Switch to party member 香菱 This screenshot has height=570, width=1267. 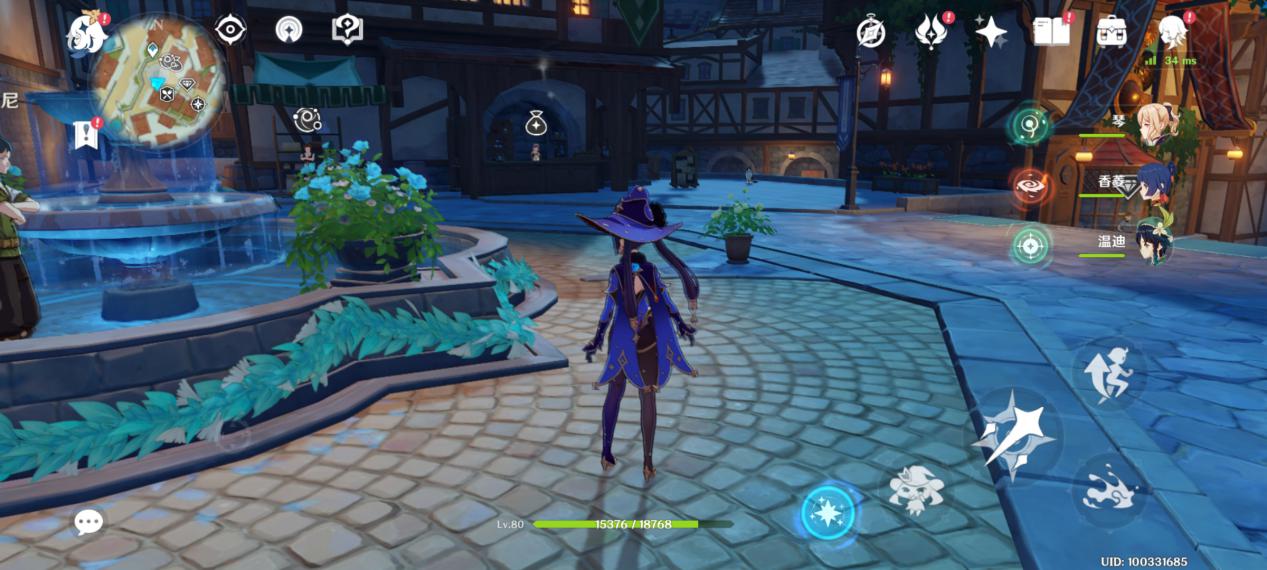[1153, 183]
